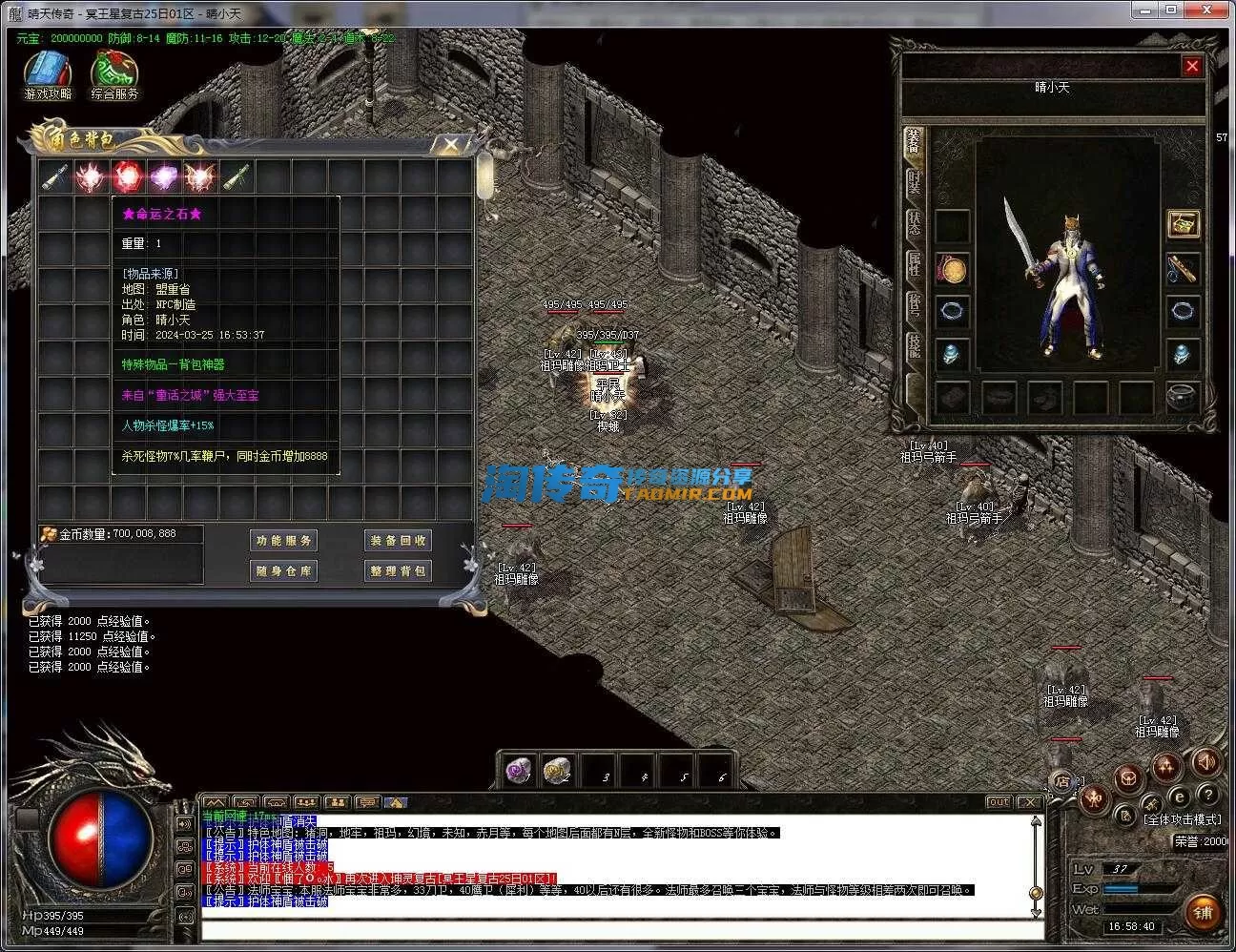The width and height of the screenshot is (1236, 952).
Task: Click the 功能服务 button
Action: point(283,541)
